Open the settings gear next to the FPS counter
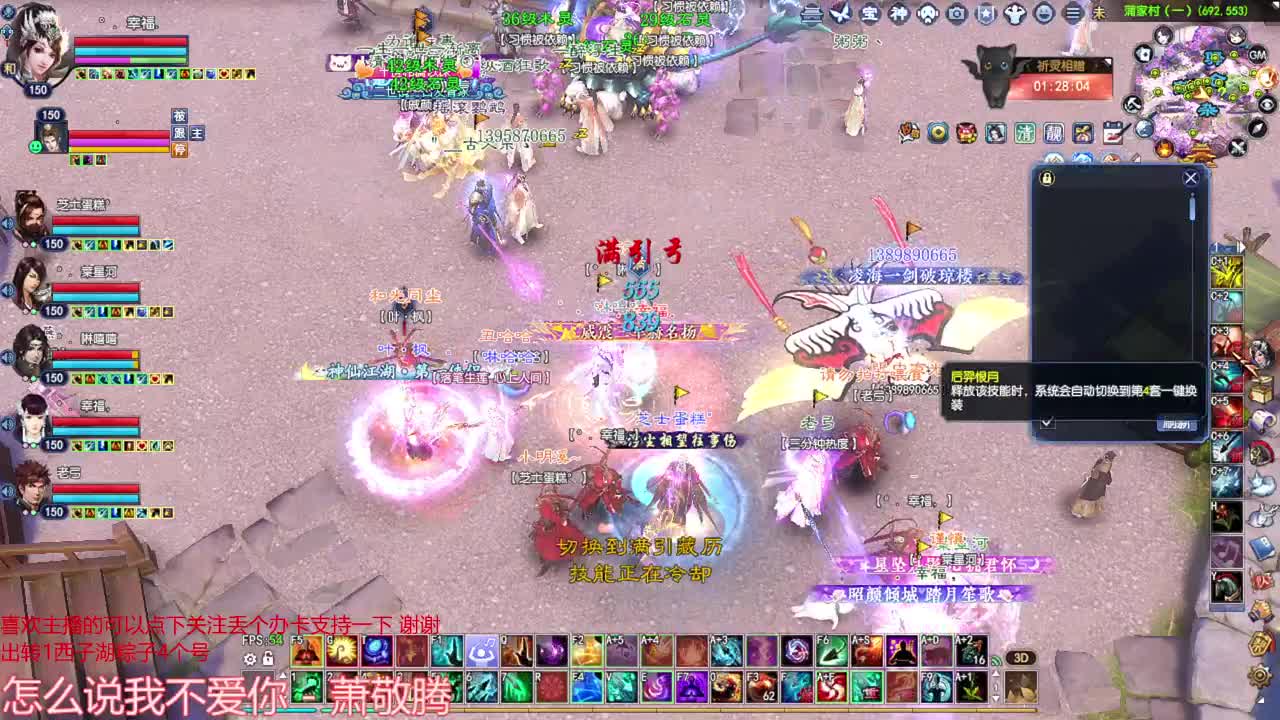This screenshot has height=720, width=1280. [x=250, y=658]
